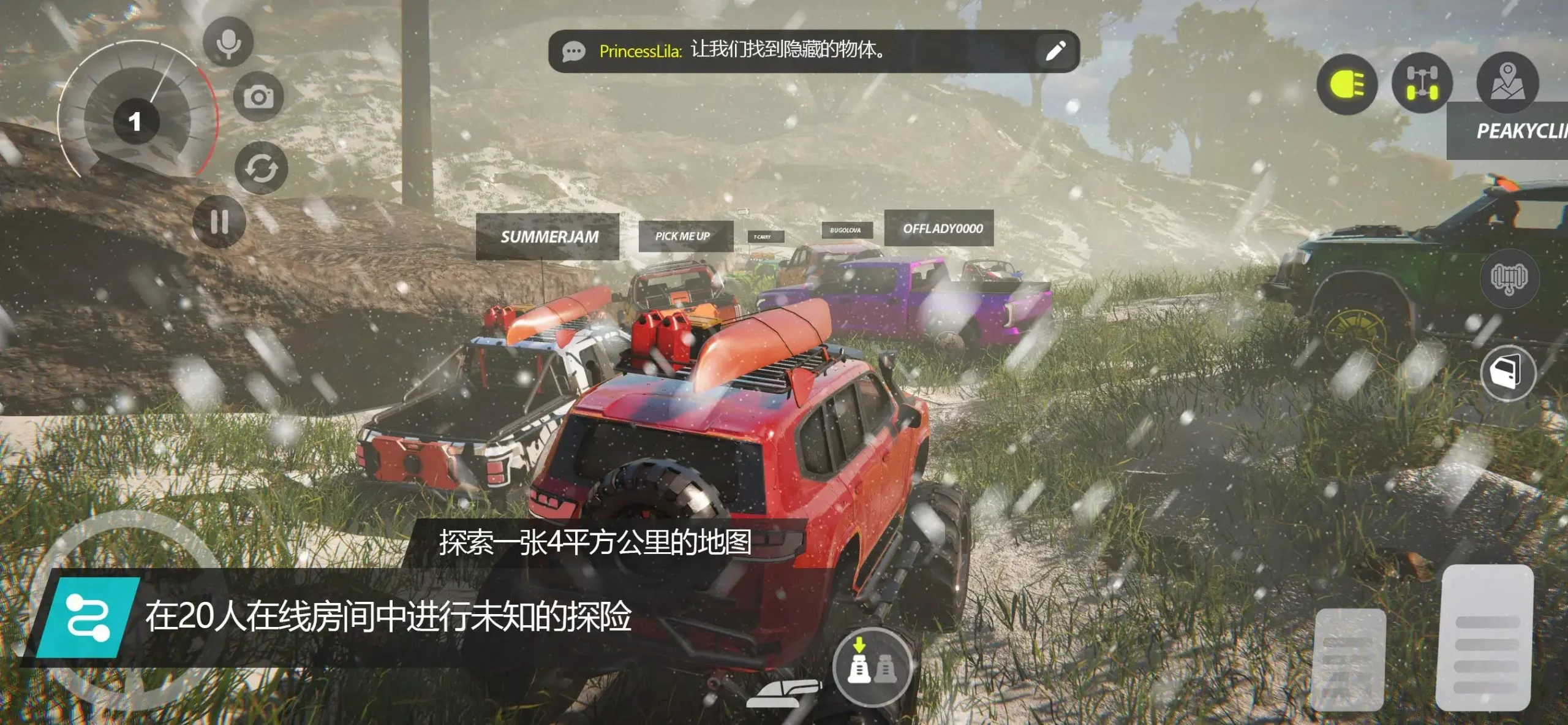The height and width of the screenshot is (725, 1568).
Task: Tap the speedometer gauge
Action: (x=136, y=121)
